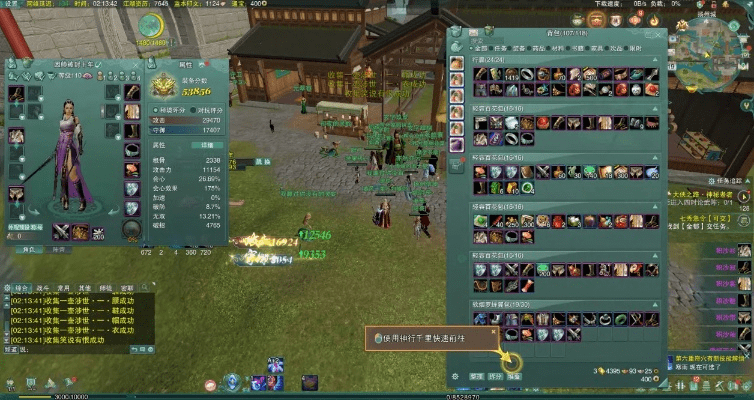Open the bag's gear settings icon
The image size is (754, 400).
click(x=455, y=375)
